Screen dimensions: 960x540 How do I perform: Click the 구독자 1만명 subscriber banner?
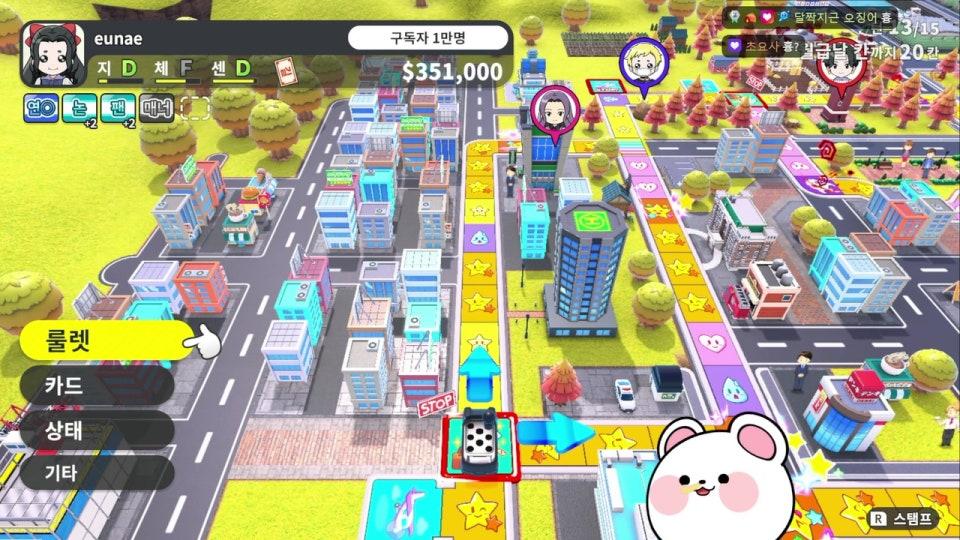pos(429,39)
